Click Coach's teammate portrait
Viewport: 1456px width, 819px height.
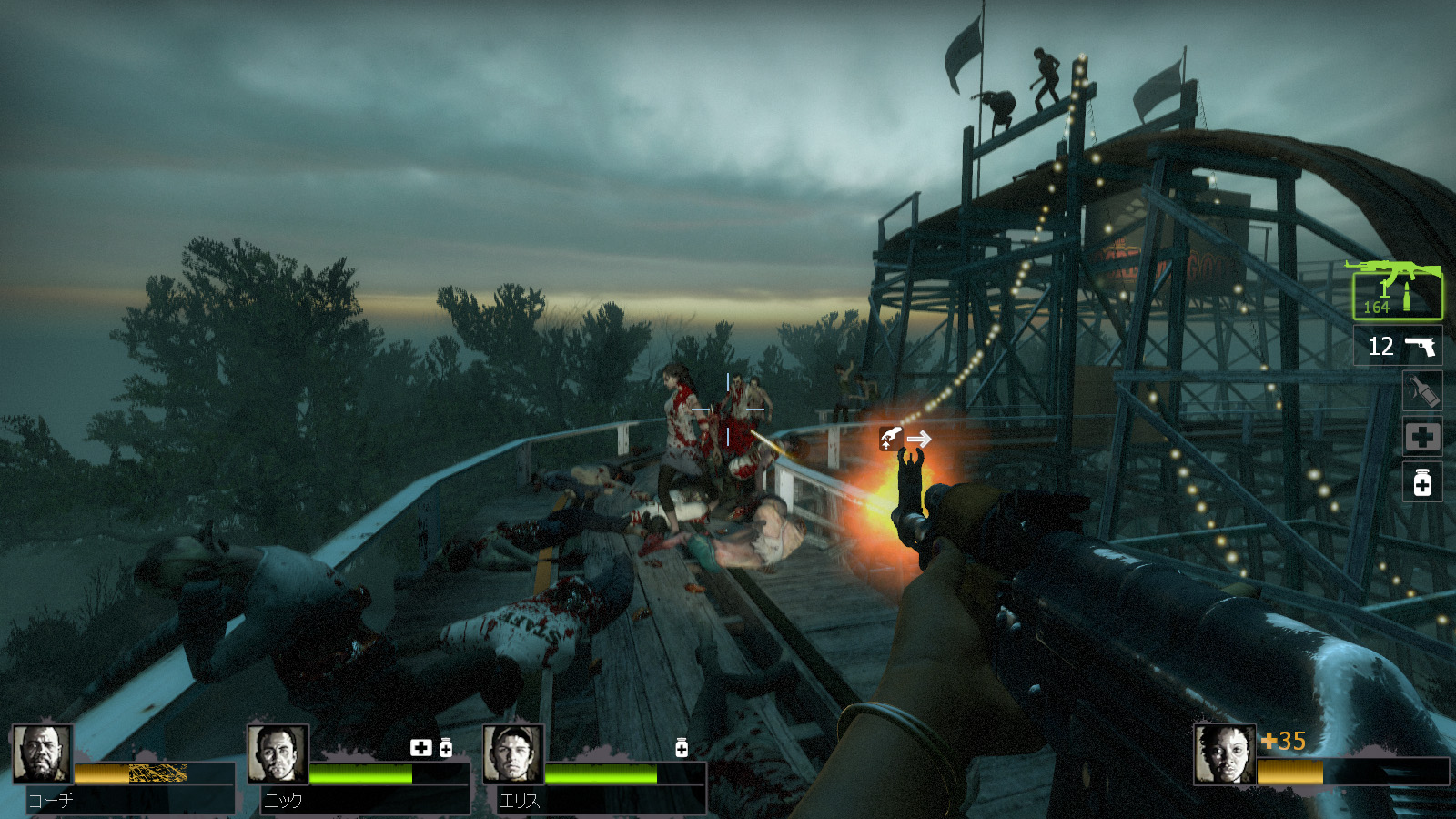click(42, 753)
